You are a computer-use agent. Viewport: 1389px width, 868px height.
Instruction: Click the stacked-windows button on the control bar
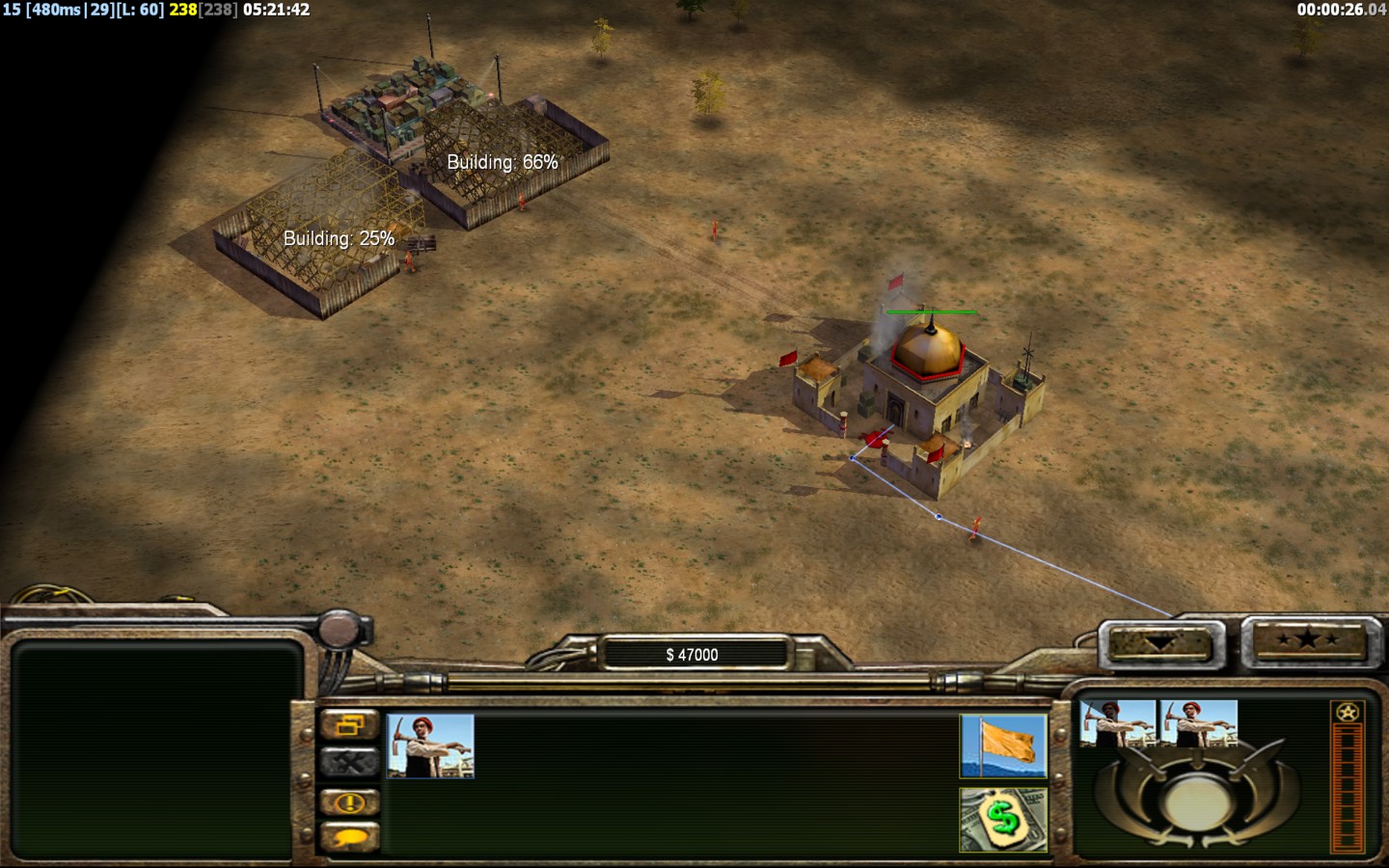[349, 724]
